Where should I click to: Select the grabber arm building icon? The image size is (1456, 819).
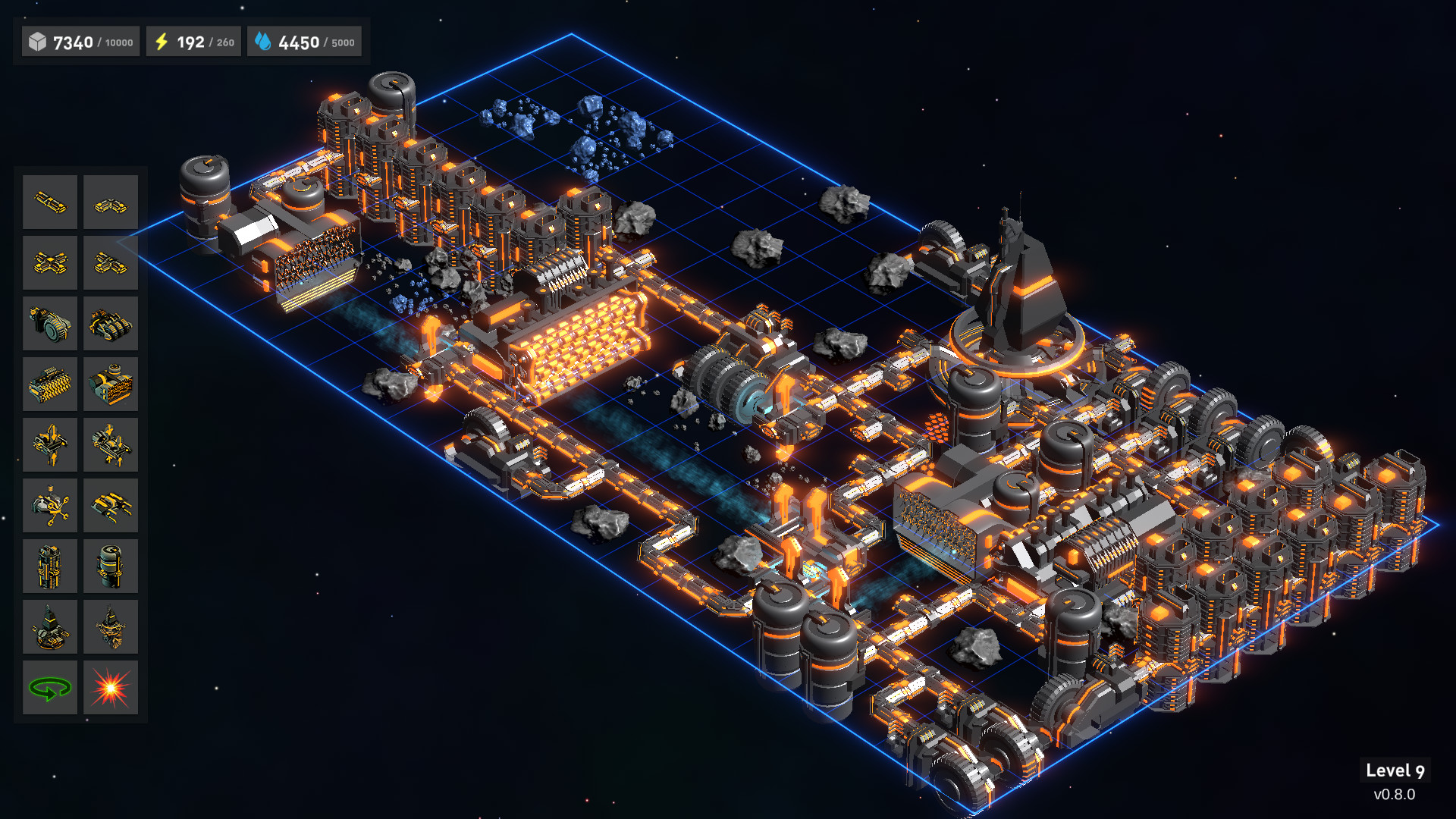pyautogui.click(x=110, y=505)
